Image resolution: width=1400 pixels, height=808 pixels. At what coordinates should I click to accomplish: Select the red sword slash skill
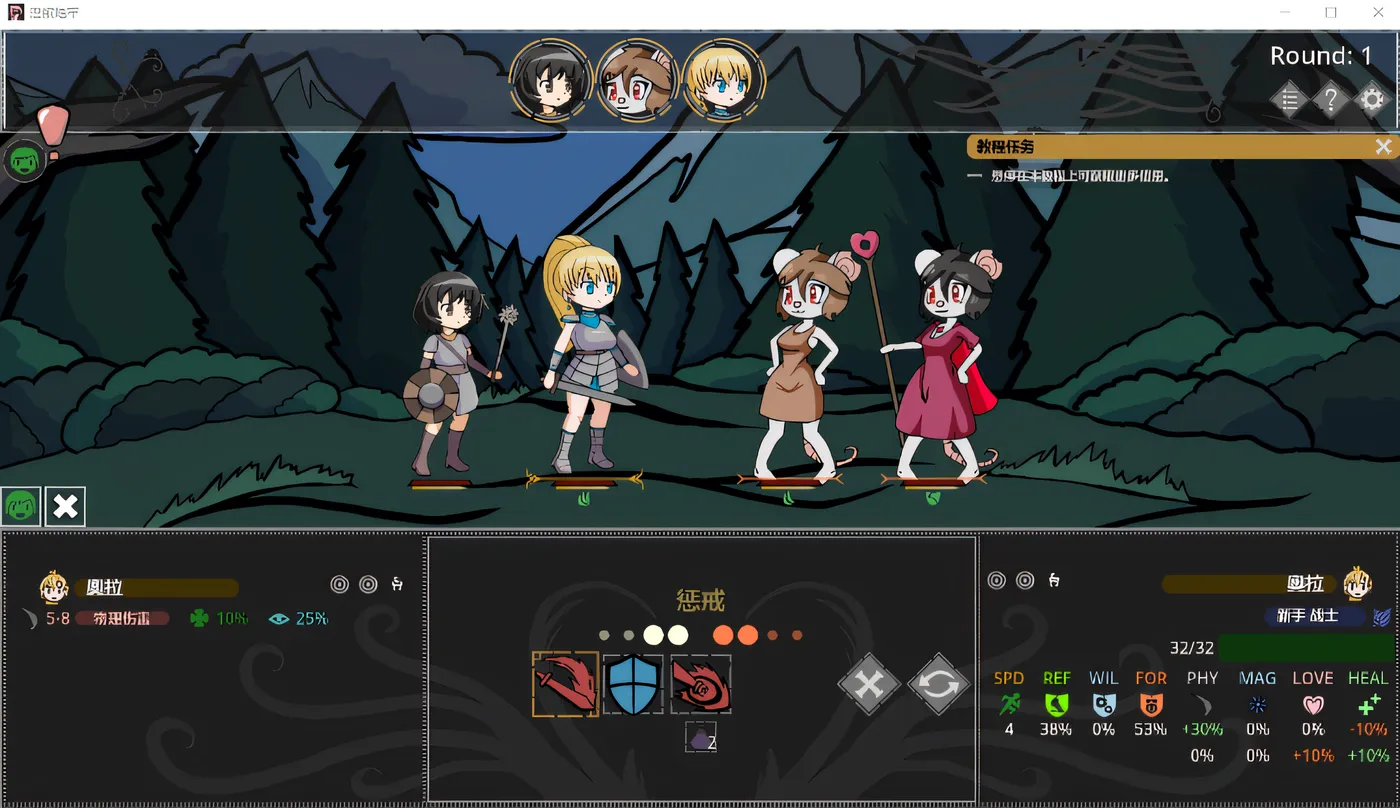pos(564,683)
